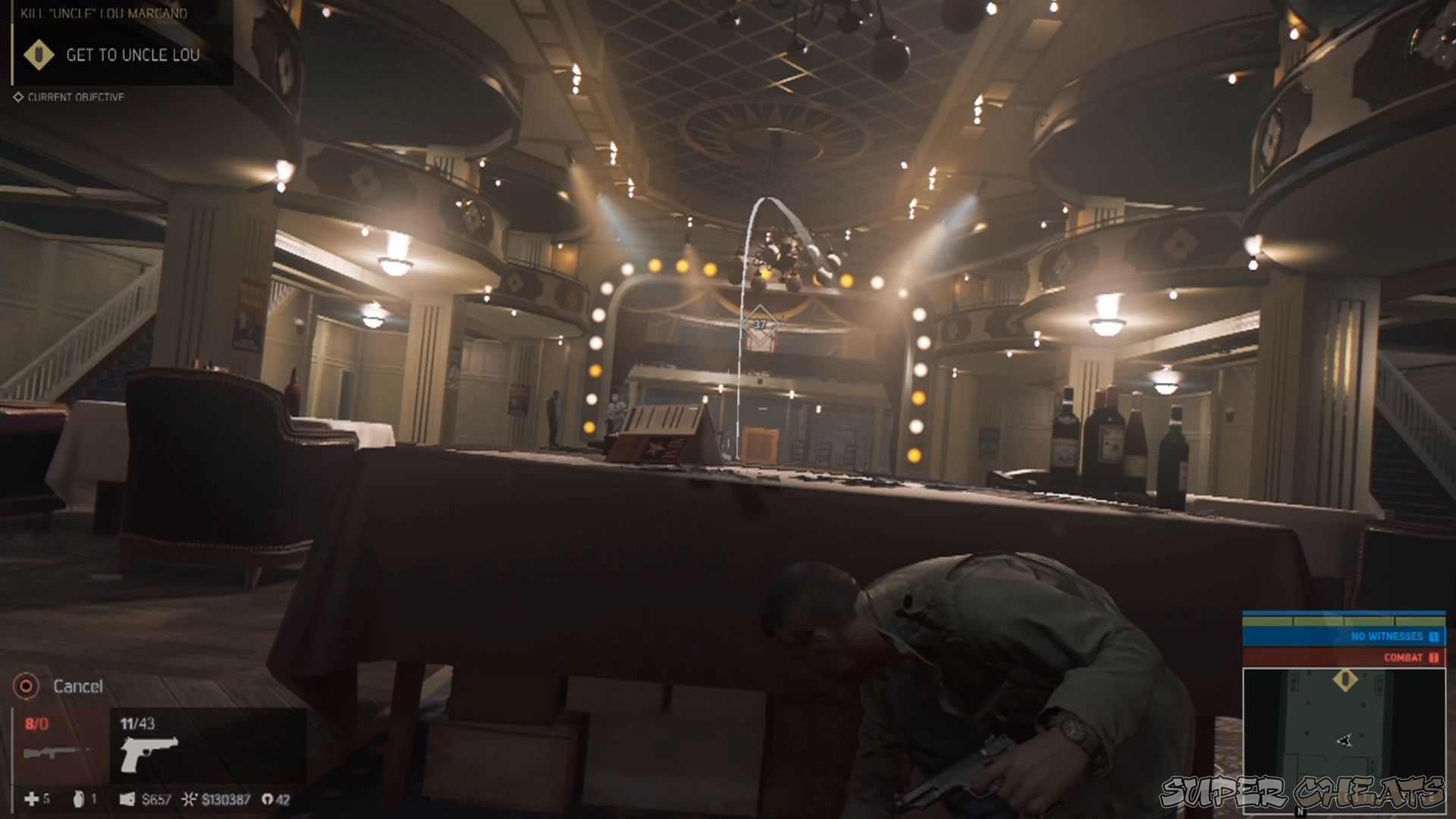Click the player arrow on the minimap
The height and width of the screenshot is (819, 1456).
coord(1344,739)
